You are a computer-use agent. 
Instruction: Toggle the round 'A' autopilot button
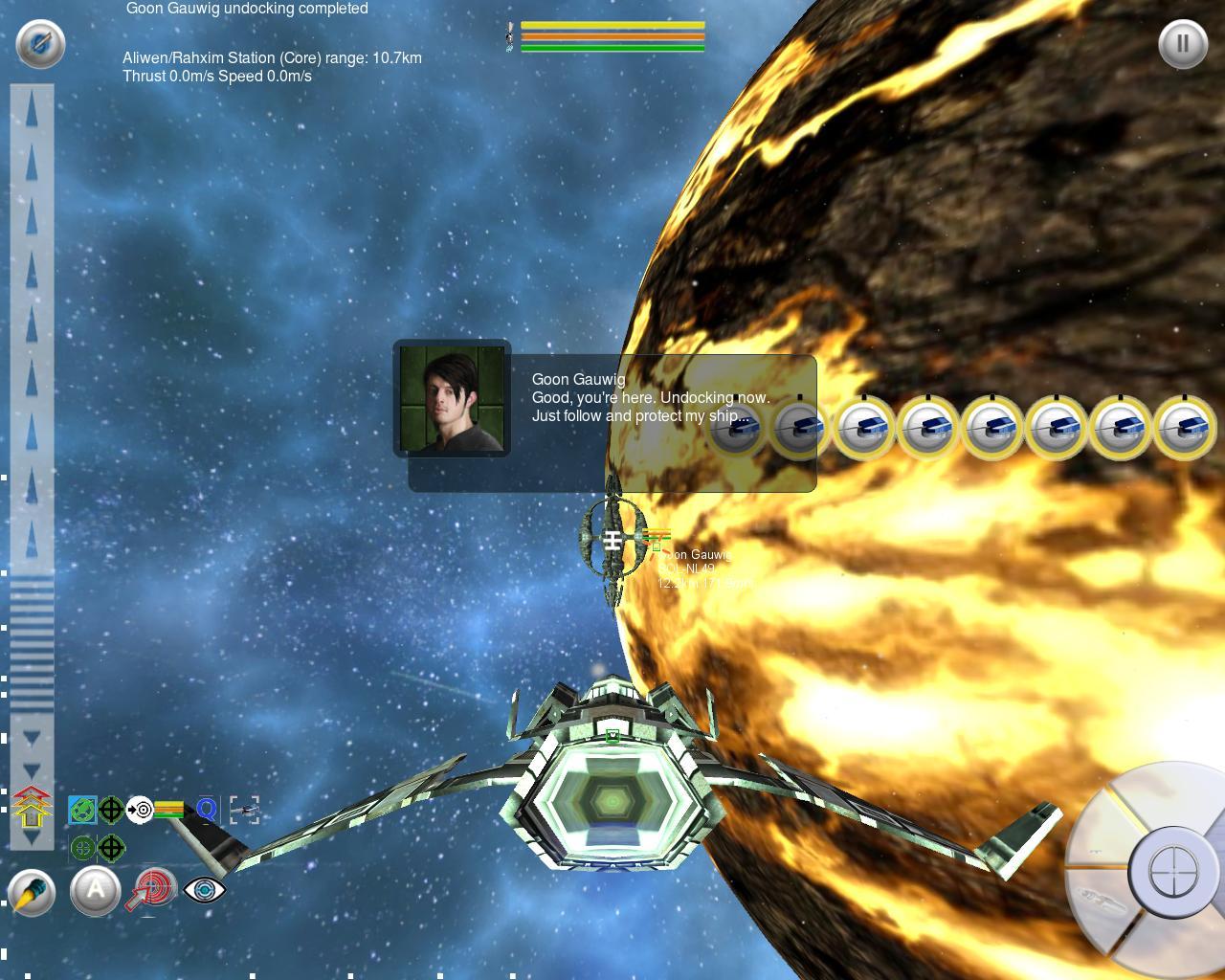coord(95,891)
